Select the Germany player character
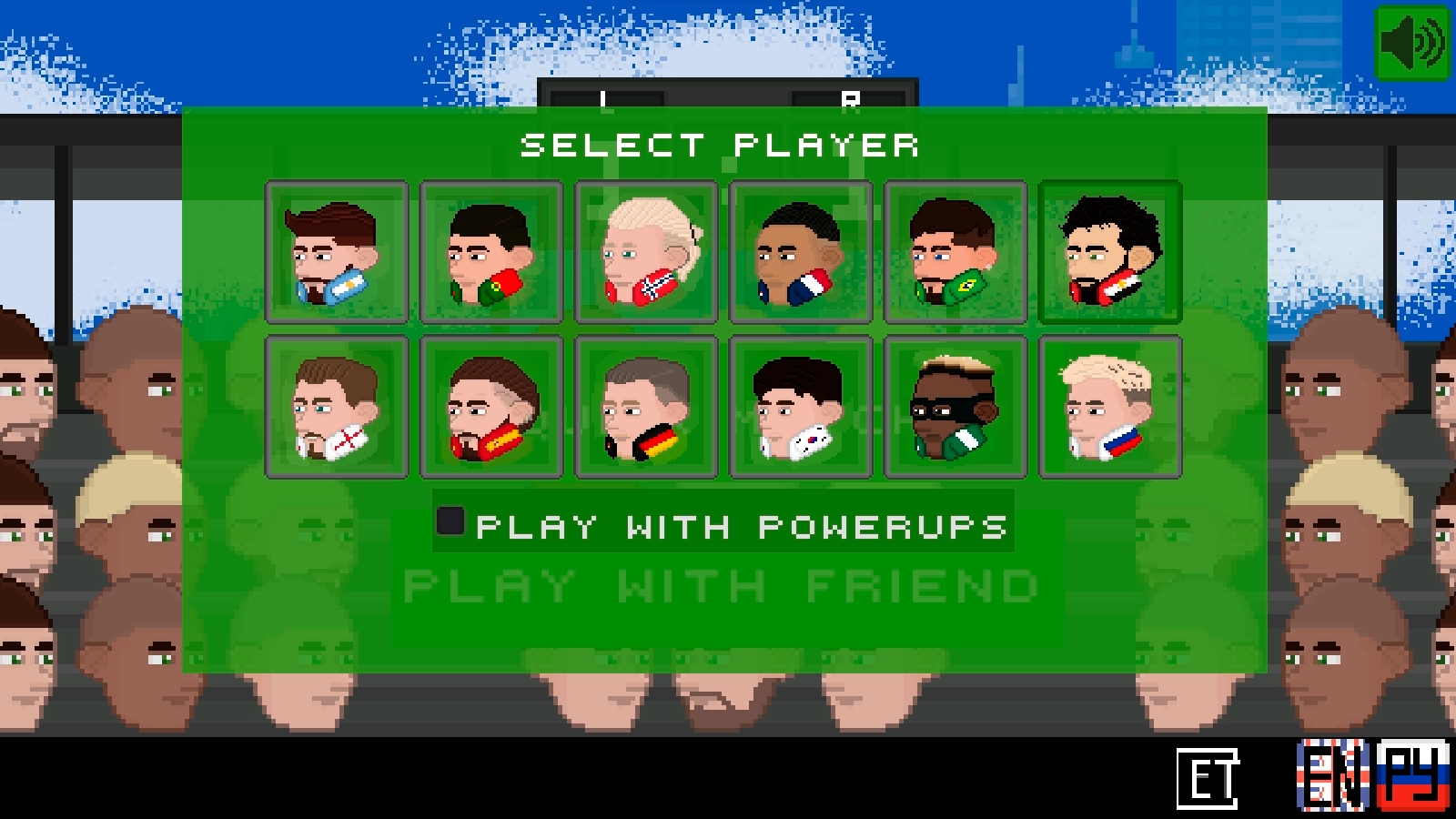The width and height of the screenshot is (1456, 819). (646, 407)
